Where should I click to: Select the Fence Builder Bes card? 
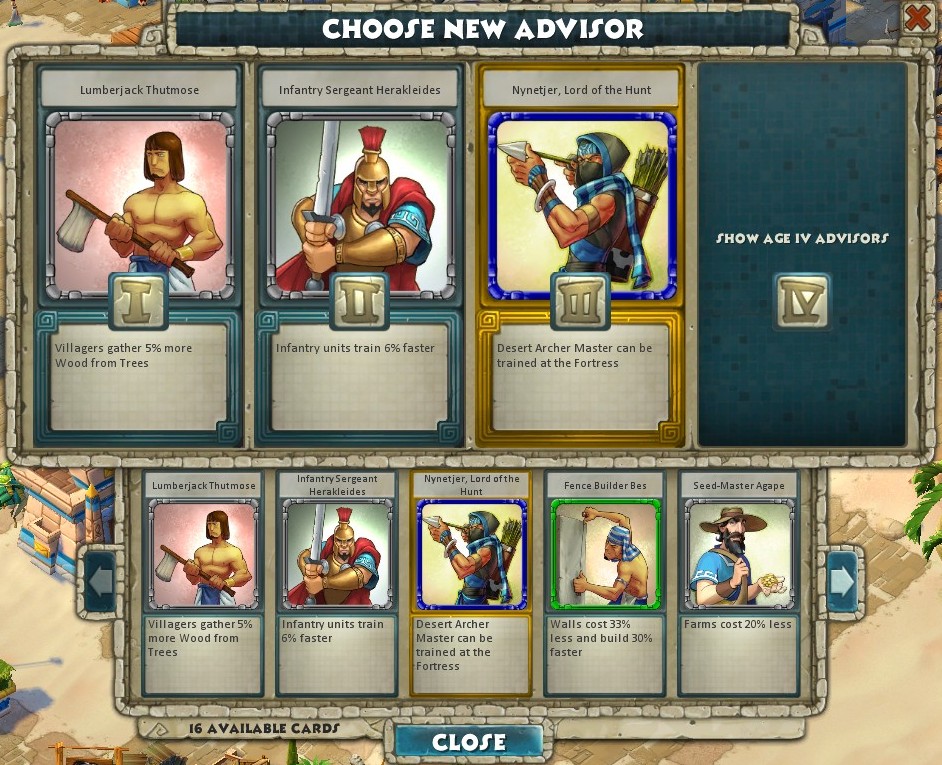pos(605,555)
